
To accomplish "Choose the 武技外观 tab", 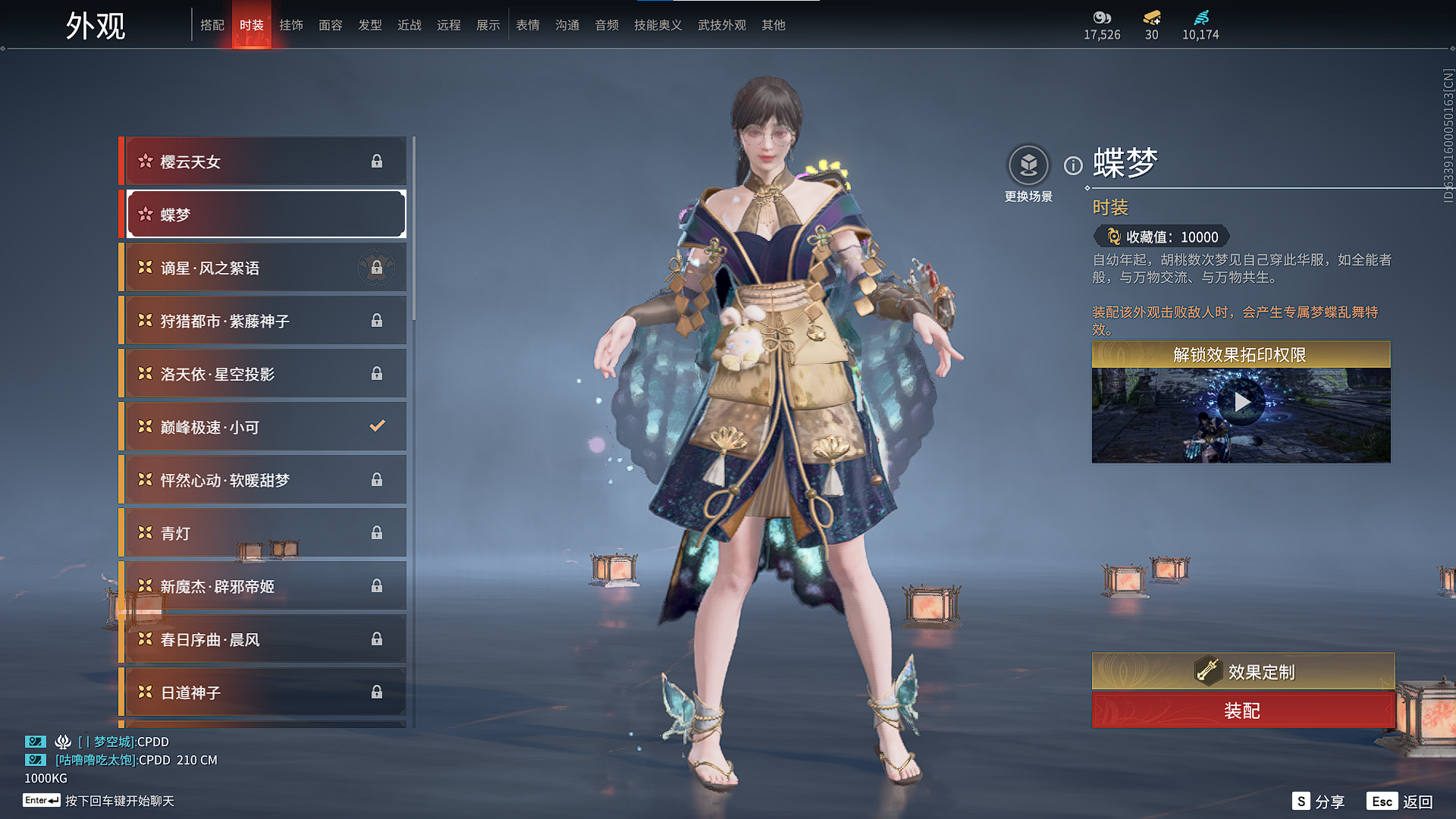I will [722, 25].
